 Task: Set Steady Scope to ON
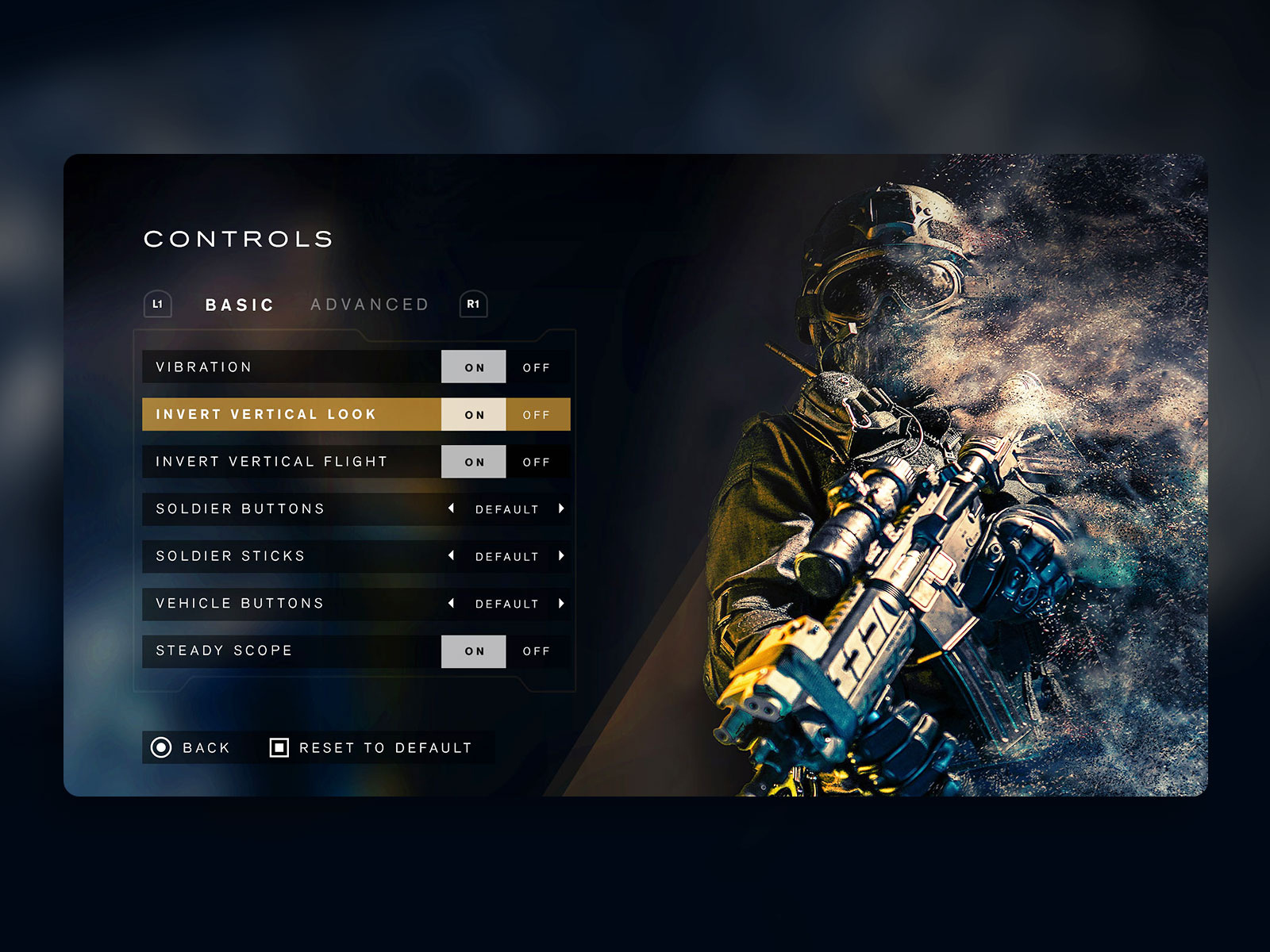pos(473,651)
